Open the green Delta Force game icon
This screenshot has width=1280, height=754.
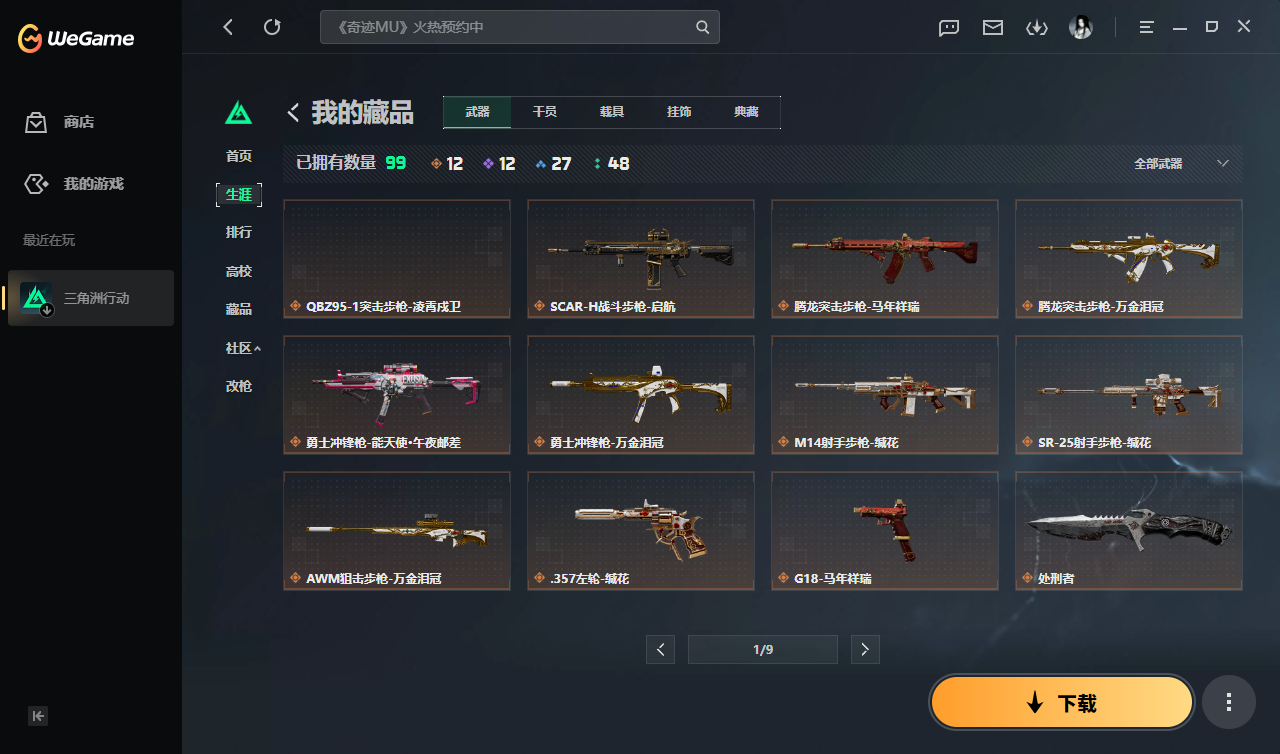click(x=238, y=113)
